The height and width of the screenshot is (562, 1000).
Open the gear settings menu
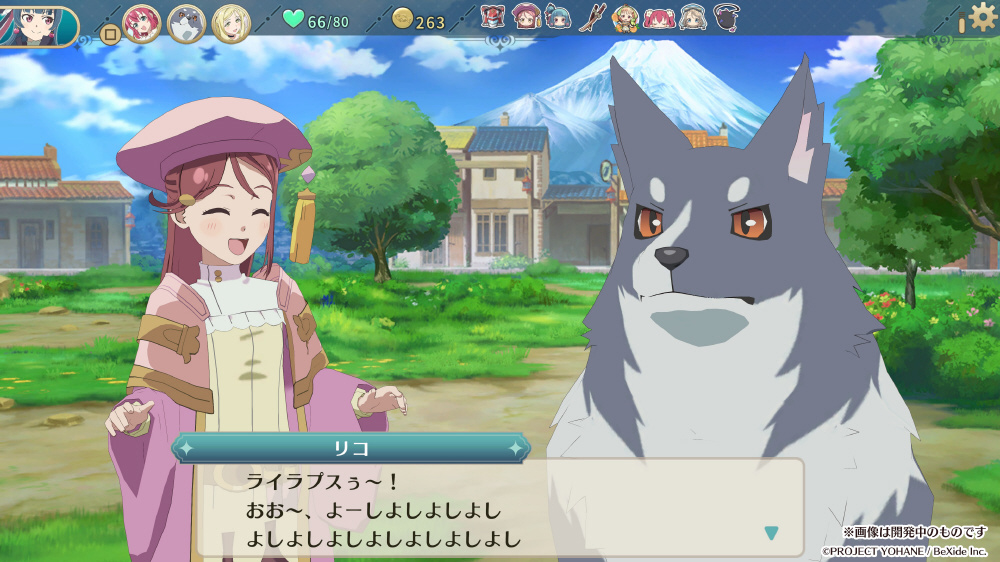coord(982,17)
